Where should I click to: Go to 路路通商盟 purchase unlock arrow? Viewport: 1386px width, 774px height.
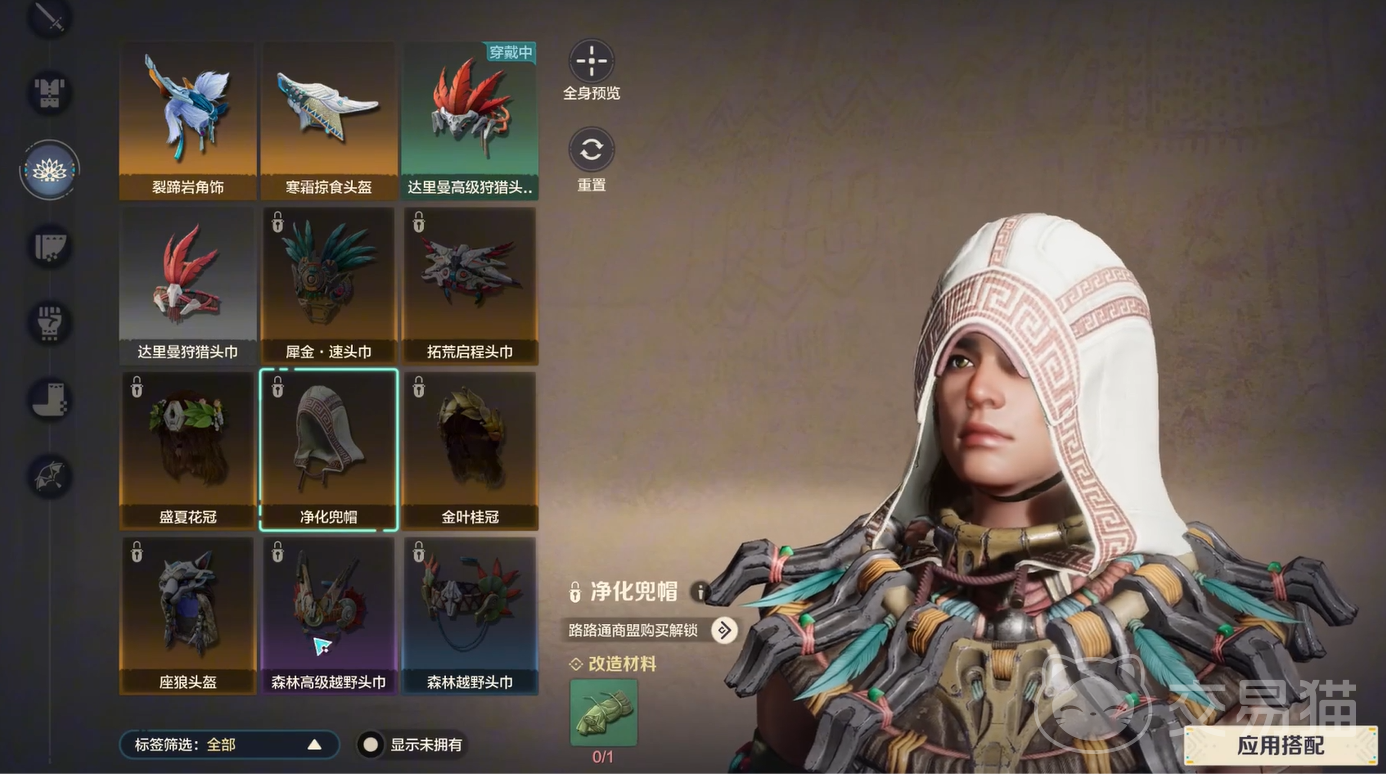click(724, 630)
